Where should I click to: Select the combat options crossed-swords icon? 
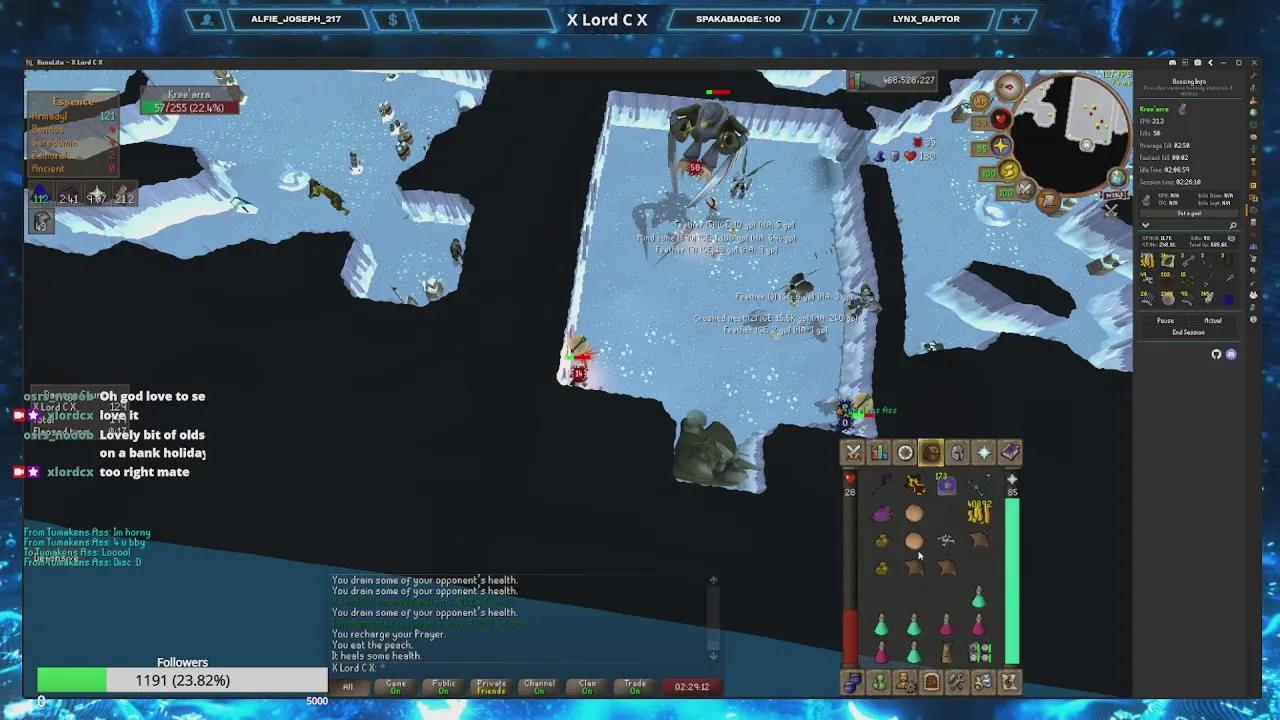(x=852, y=452)
